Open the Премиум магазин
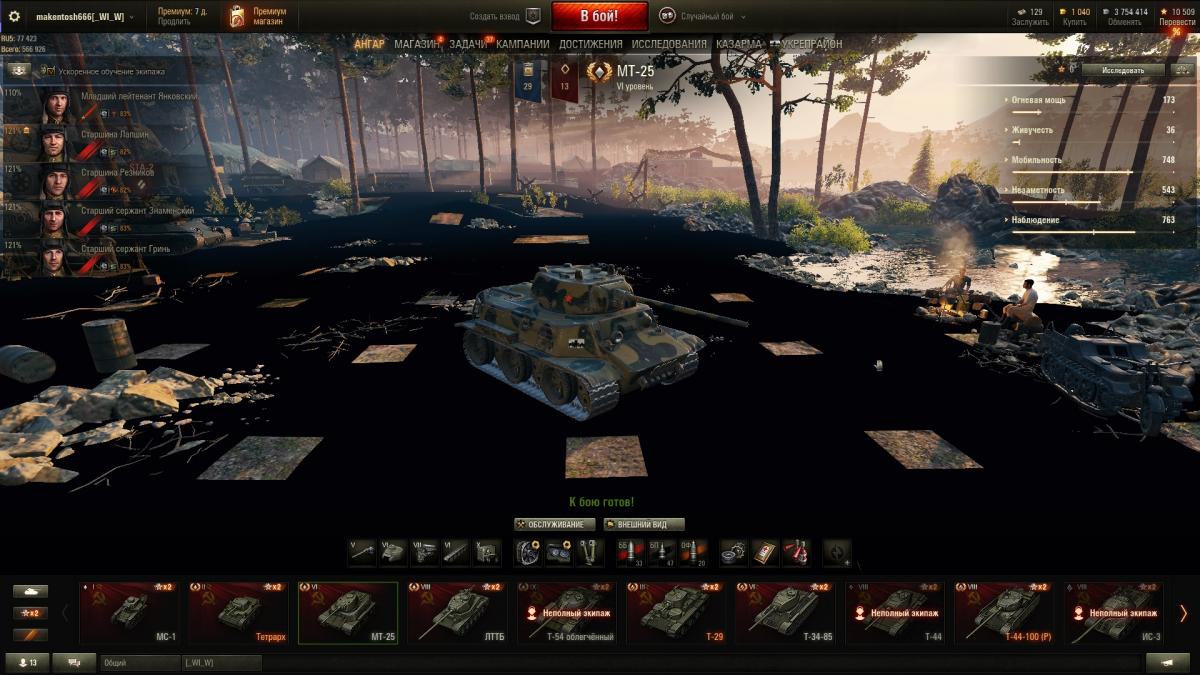This screenshot has height=675, width=1200. pyautogui.click(x=256, y=17)
